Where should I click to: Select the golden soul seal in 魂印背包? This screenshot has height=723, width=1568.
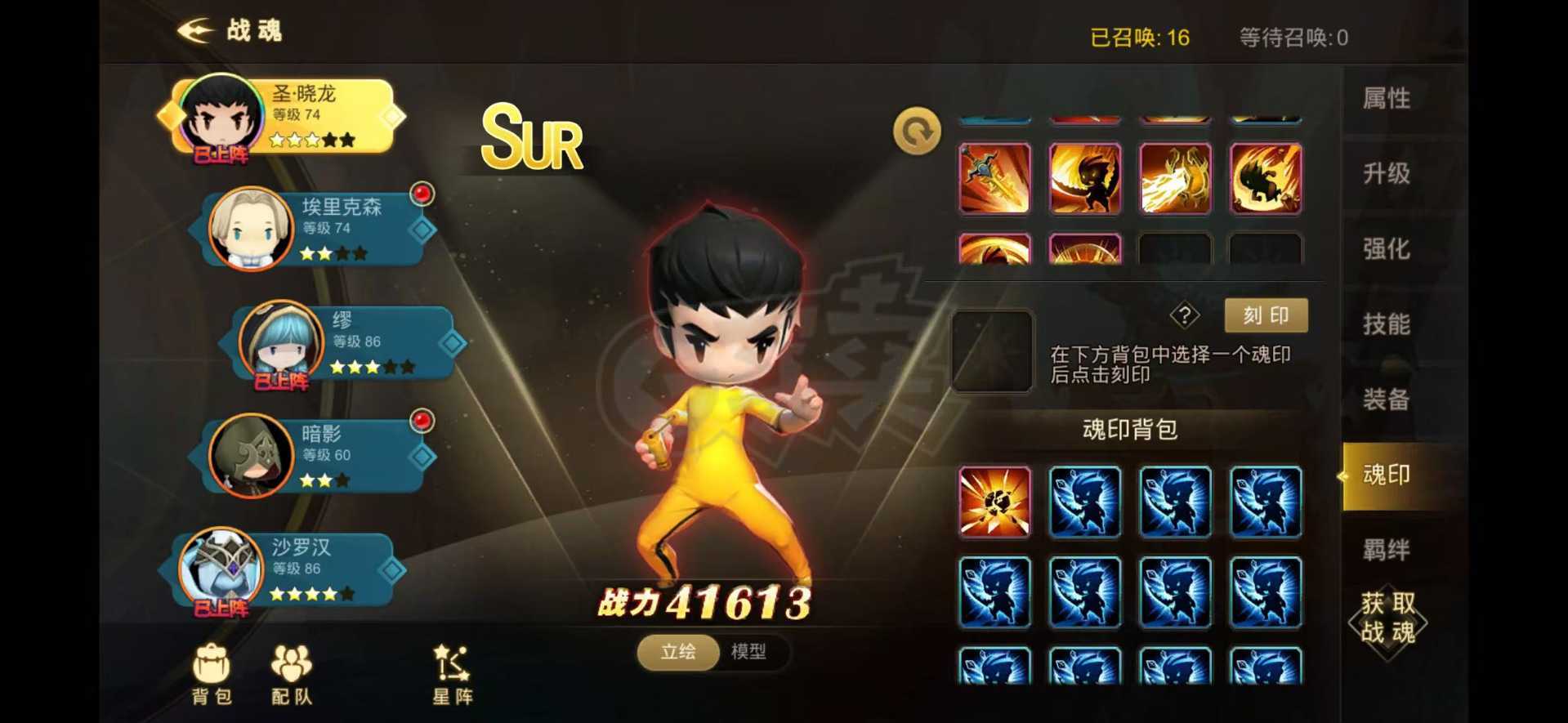(994, 502)
